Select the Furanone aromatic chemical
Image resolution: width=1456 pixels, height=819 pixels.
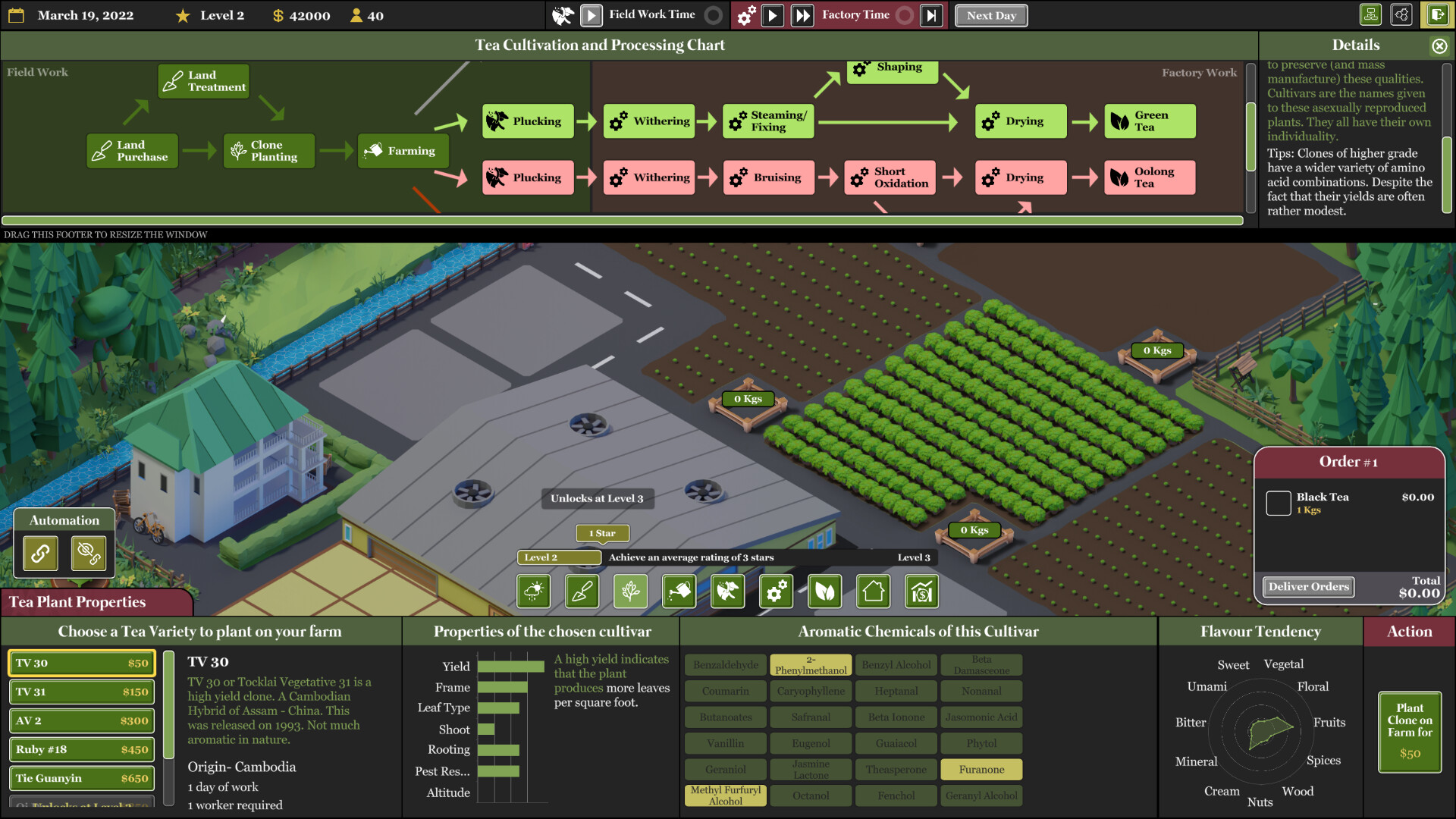point(981,769)
